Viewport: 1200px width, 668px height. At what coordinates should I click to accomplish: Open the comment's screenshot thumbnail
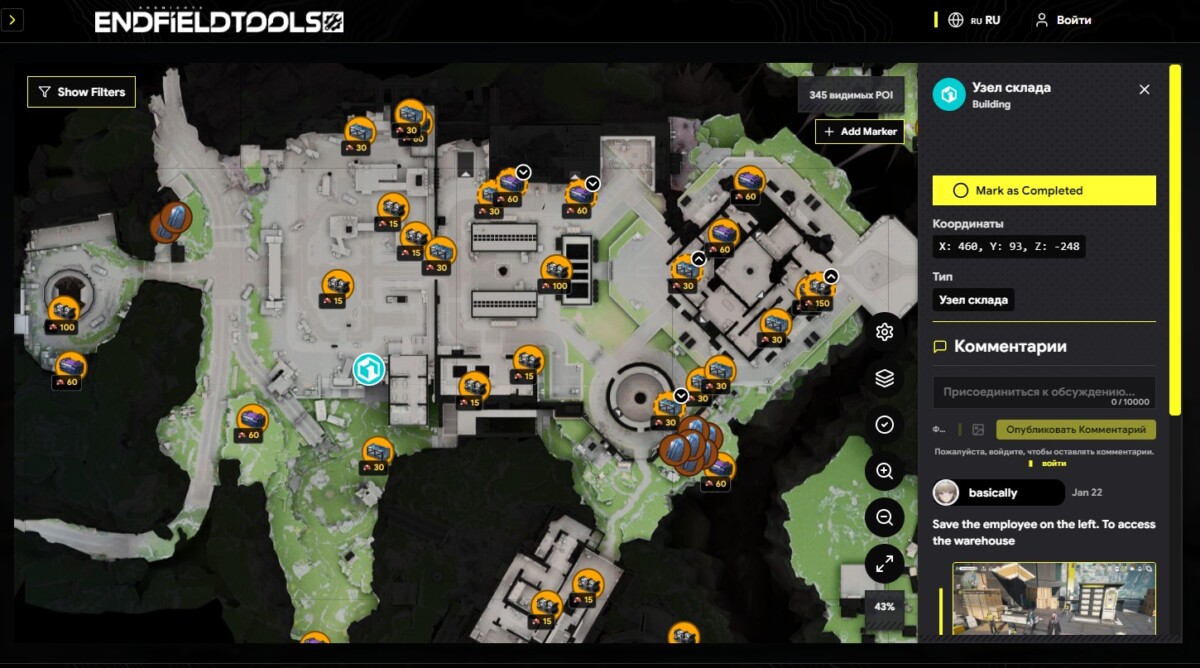(x=1054, y=598)
